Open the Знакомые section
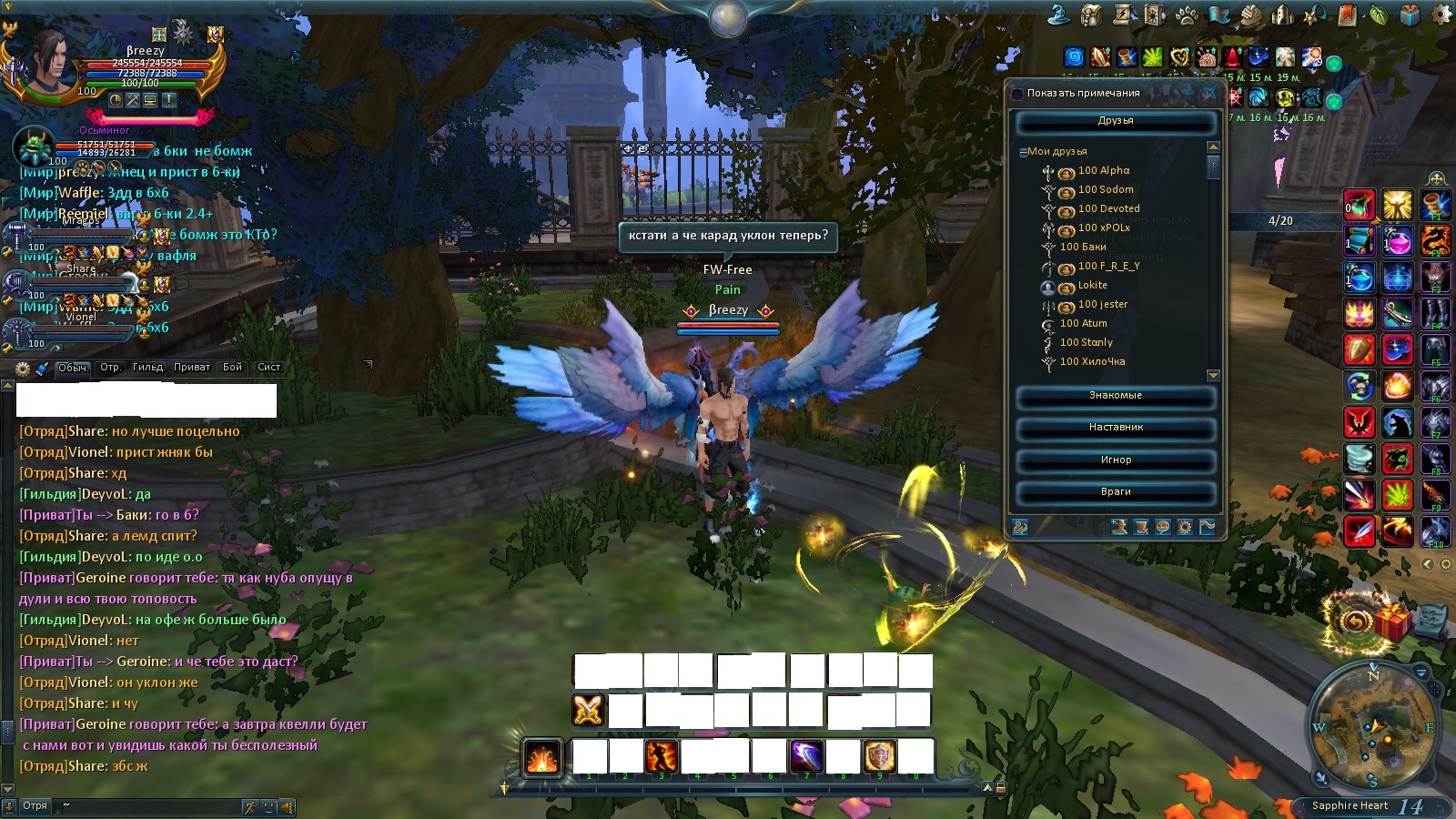 (1116, 396)
